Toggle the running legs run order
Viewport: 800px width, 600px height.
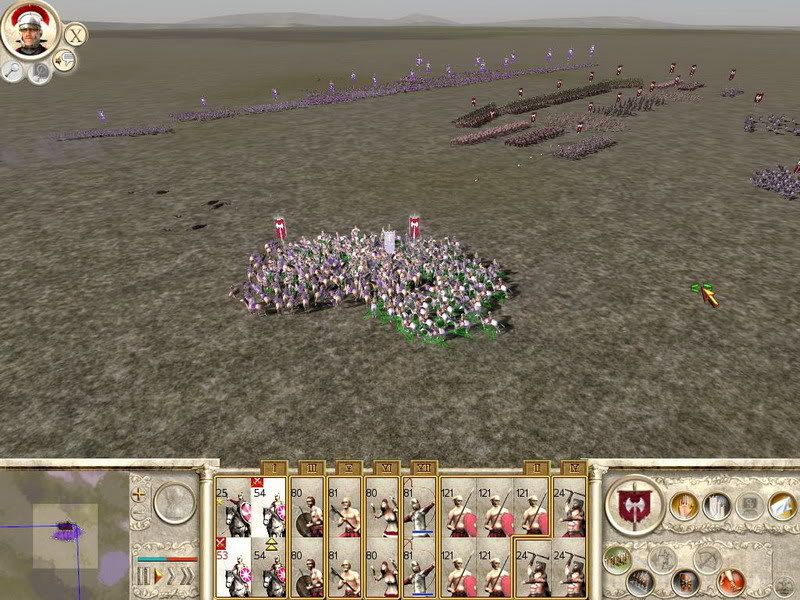732,580
